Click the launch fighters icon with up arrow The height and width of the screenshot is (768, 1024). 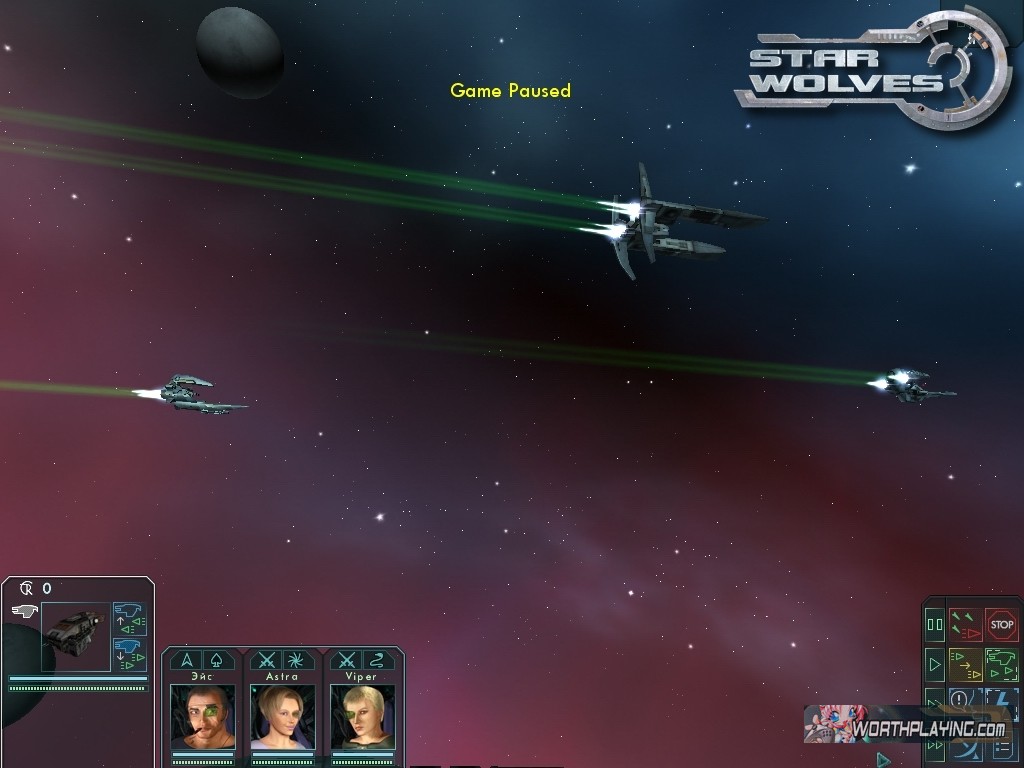(129, 619)
